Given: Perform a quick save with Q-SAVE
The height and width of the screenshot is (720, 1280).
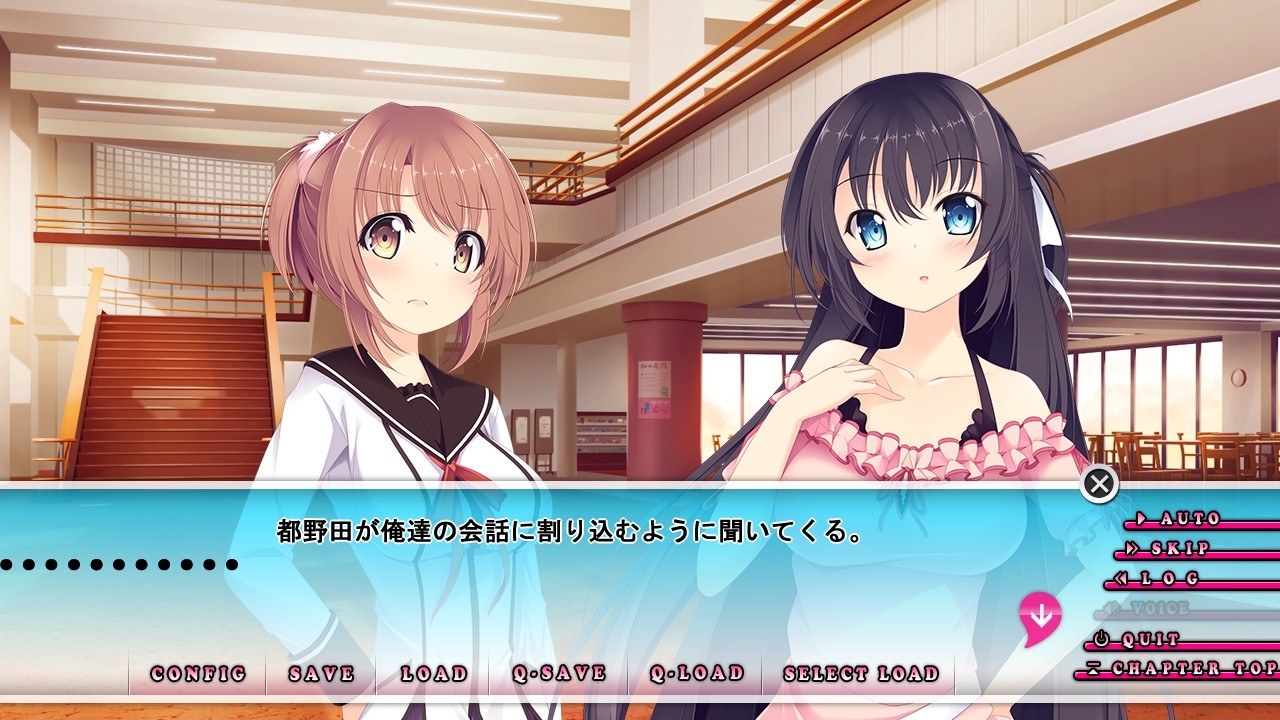Looking at the screenshot, I should click(x=559, y=674).
